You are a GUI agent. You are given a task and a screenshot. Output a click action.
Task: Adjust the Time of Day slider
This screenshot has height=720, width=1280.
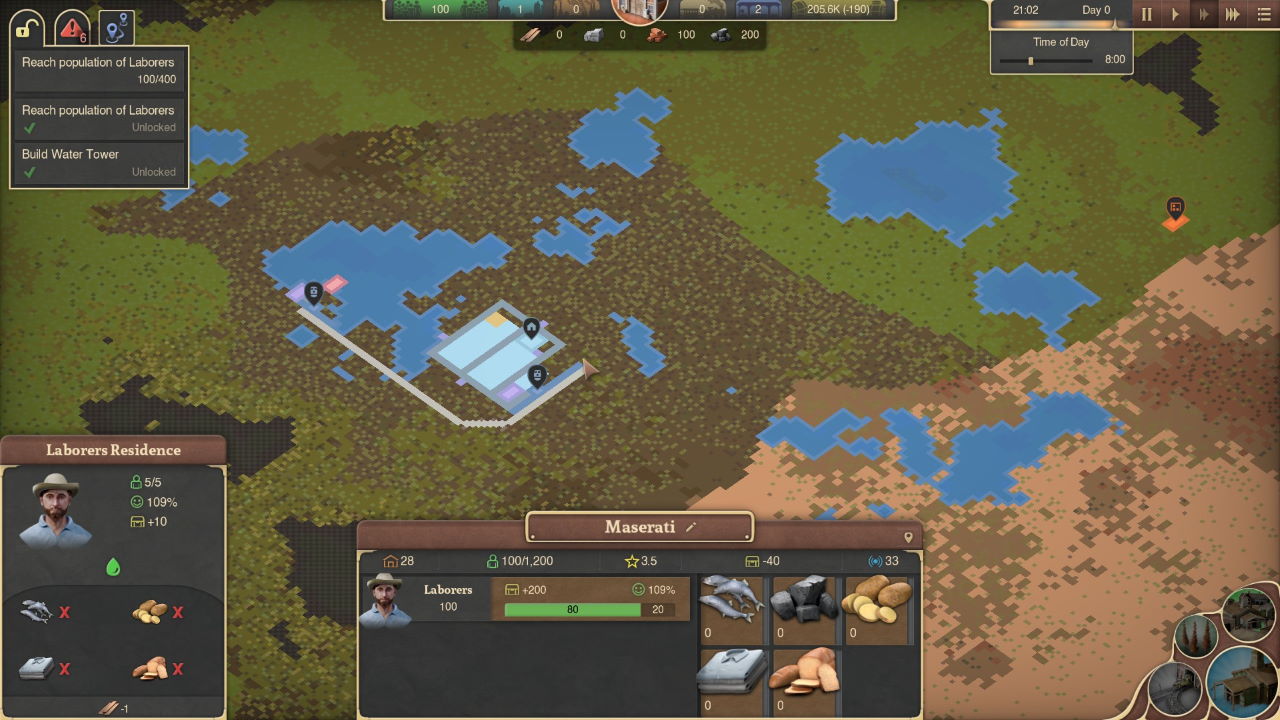pos(1031,60)
